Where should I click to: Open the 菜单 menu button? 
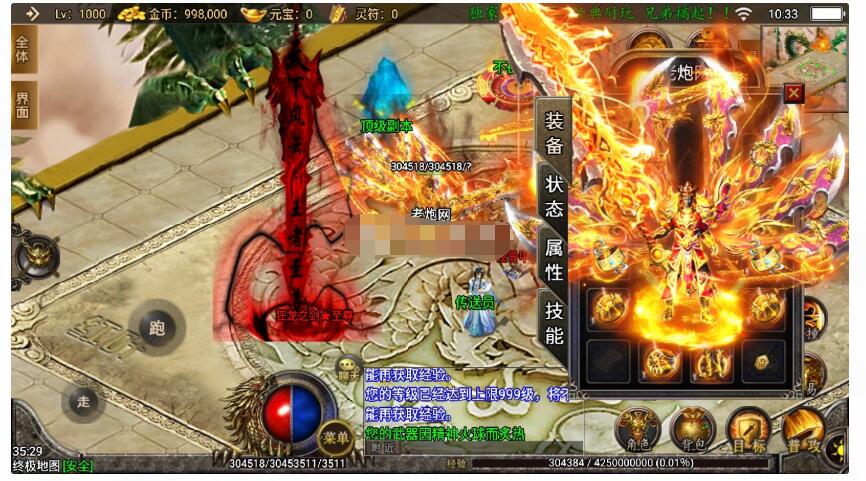tap(335, 437)
